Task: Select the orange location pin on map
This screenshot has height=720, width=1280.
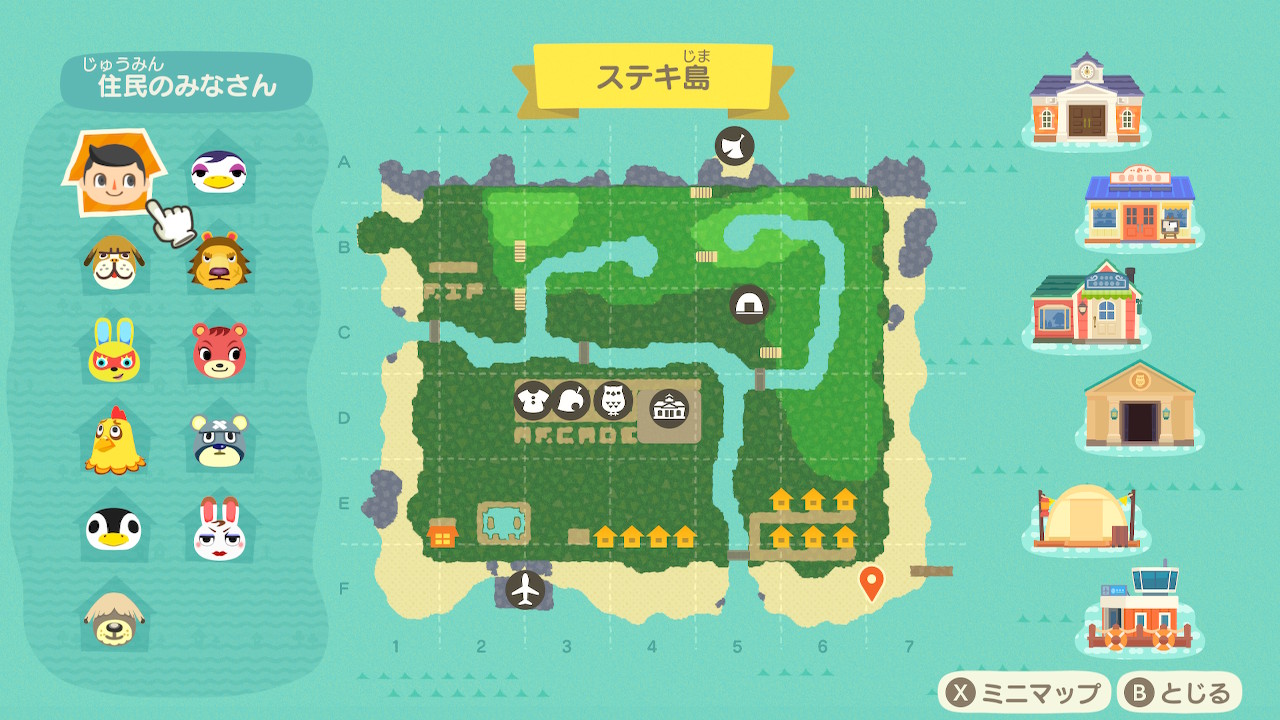Action: click(871, 581)
